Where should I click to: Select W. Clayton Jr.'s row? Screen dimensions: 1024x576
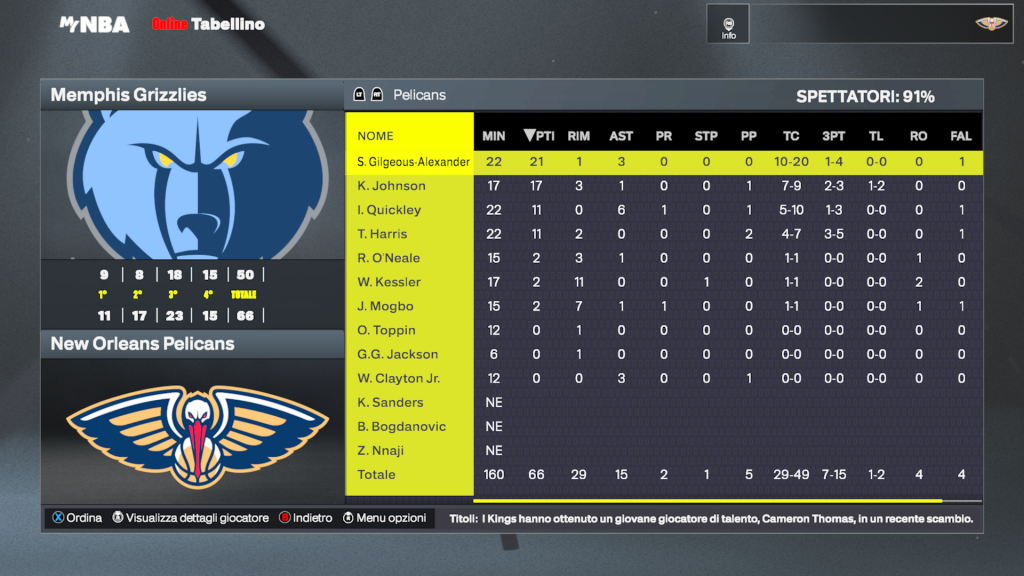tap(398, 378)
